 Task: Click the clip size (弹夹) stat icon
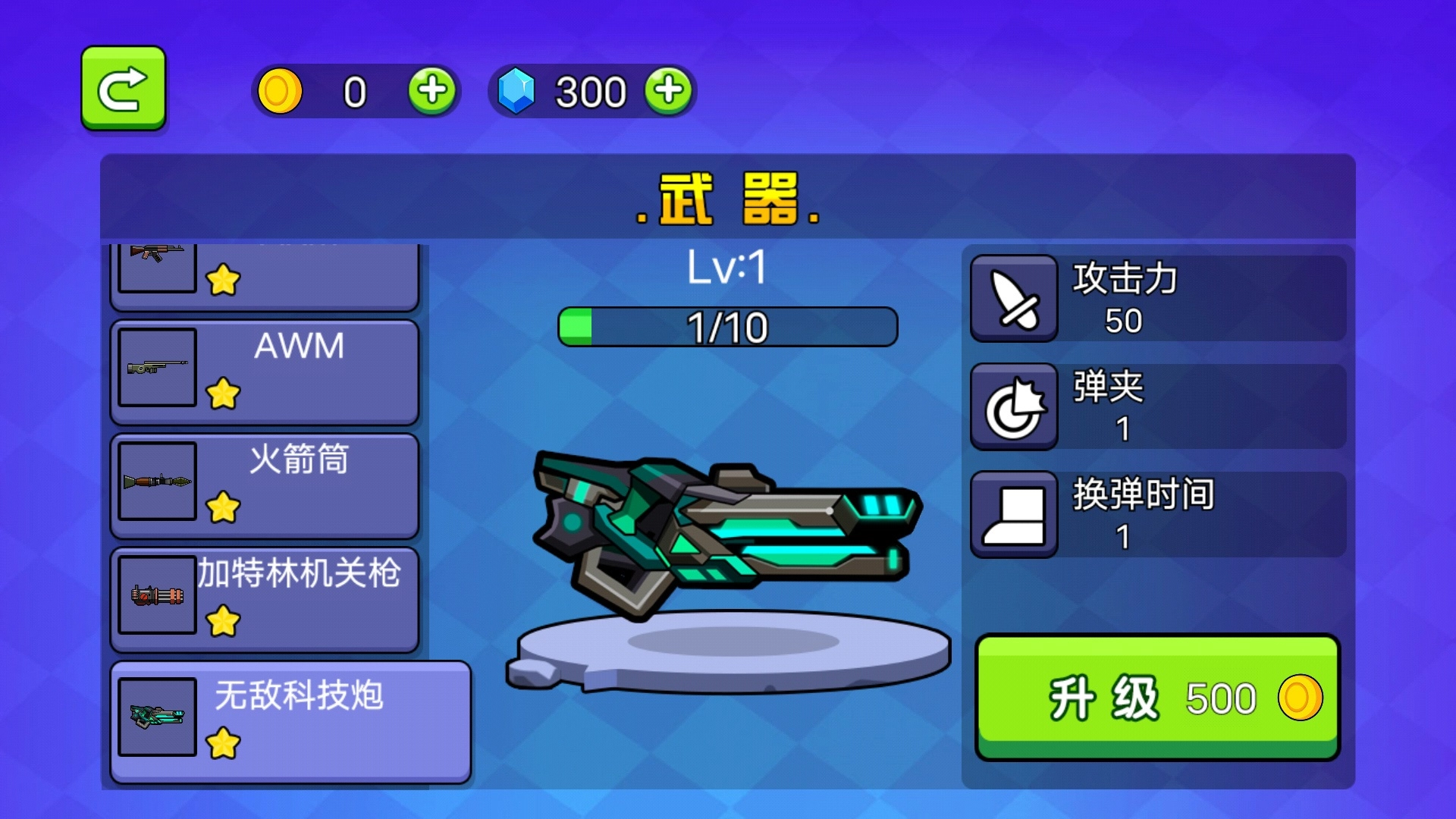pyautogui.click(x=1014, y=406)
